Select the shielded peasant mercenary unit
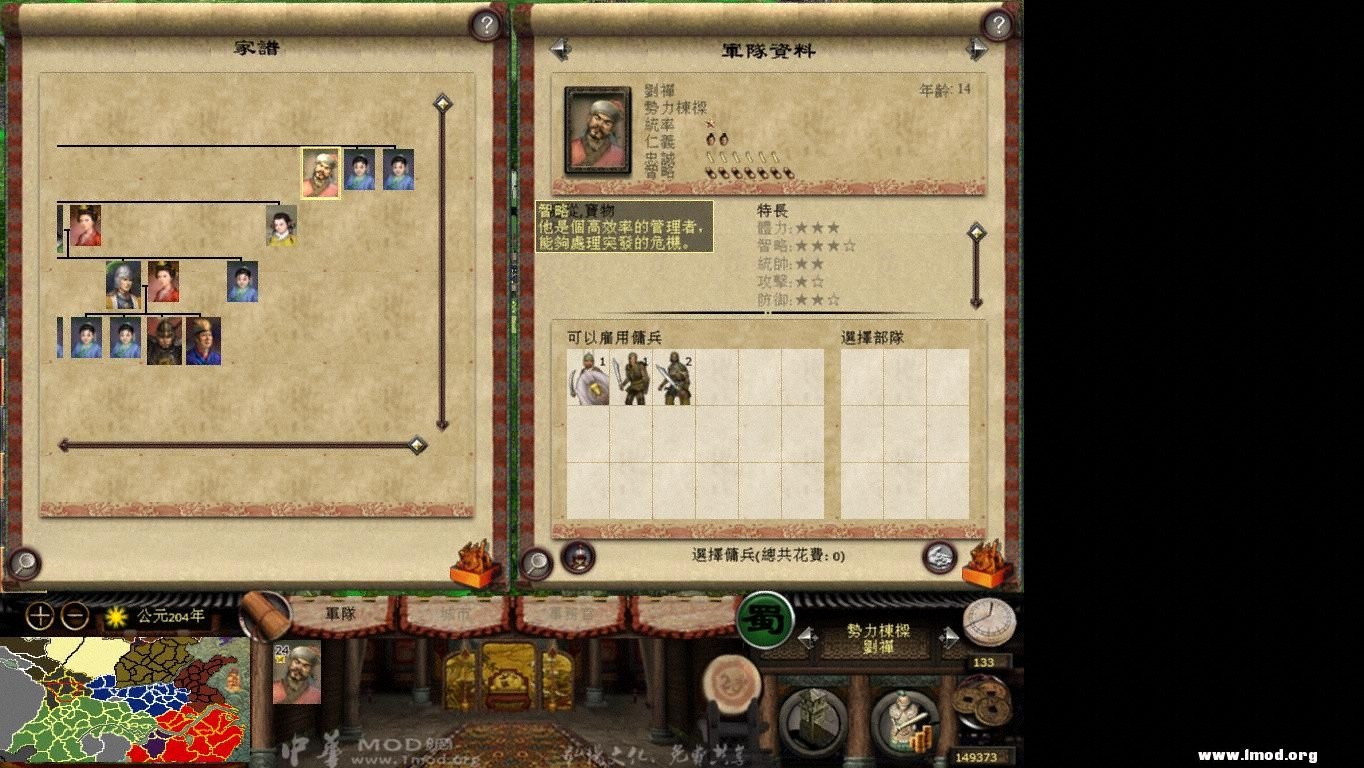 tap(587, 380)
